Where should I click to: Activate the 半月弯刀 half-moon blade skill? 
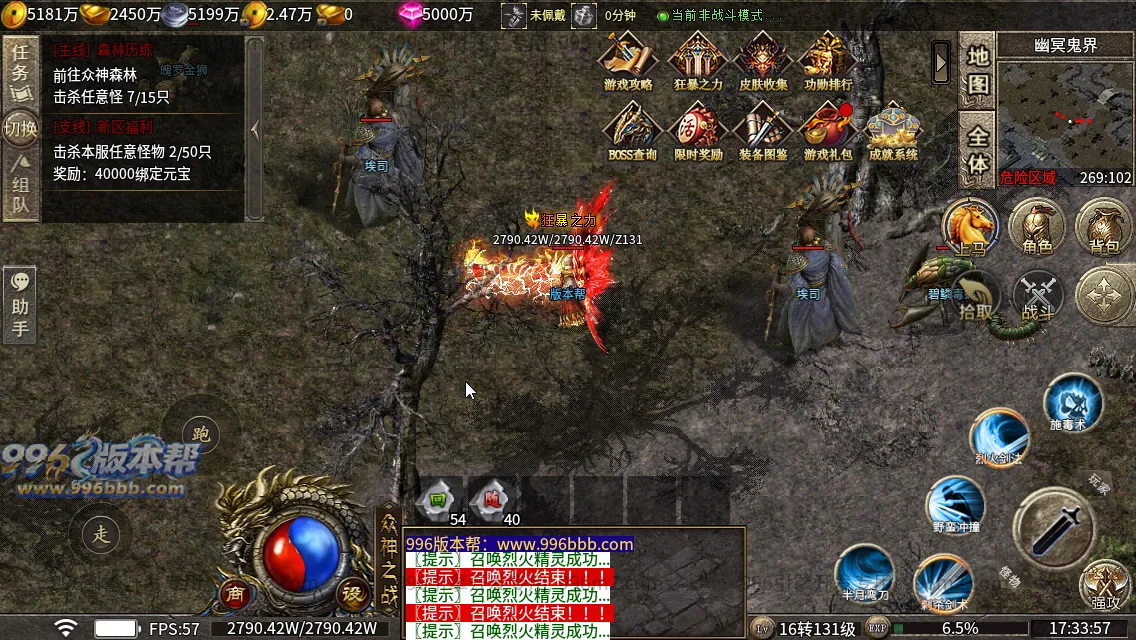[x=864, y=573]
